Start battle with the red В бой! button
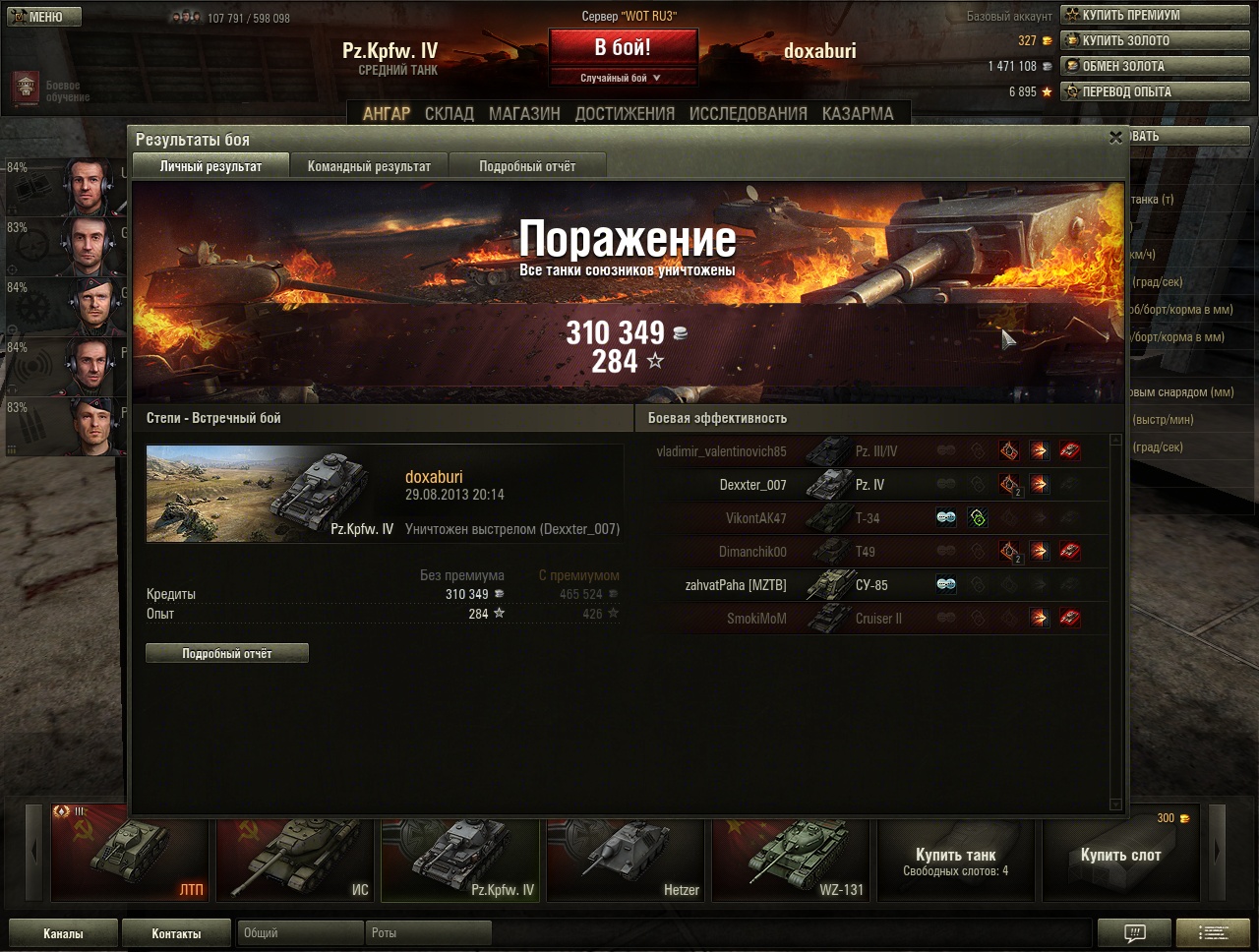1259x952 pixels. click(x=623, y=47)
